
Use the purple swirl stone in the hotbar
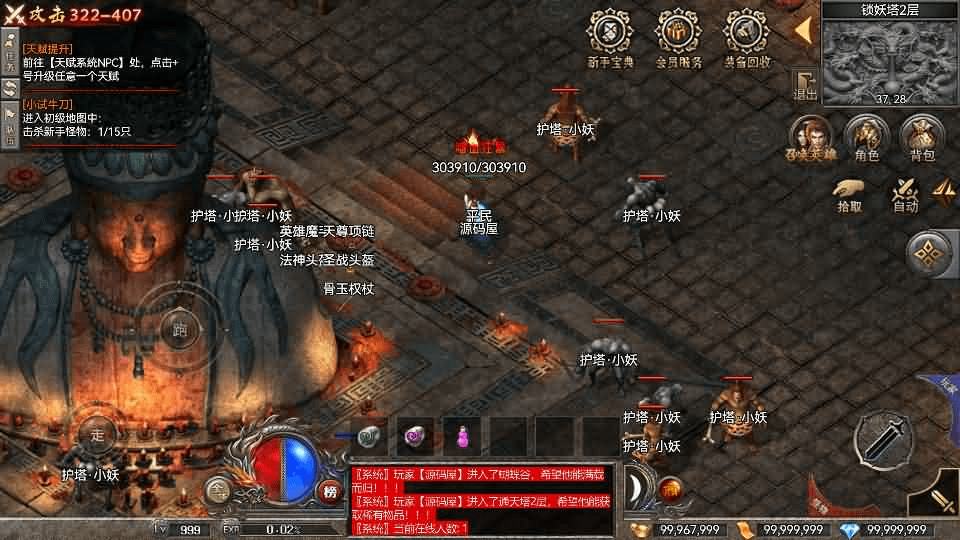pos(415,436)
